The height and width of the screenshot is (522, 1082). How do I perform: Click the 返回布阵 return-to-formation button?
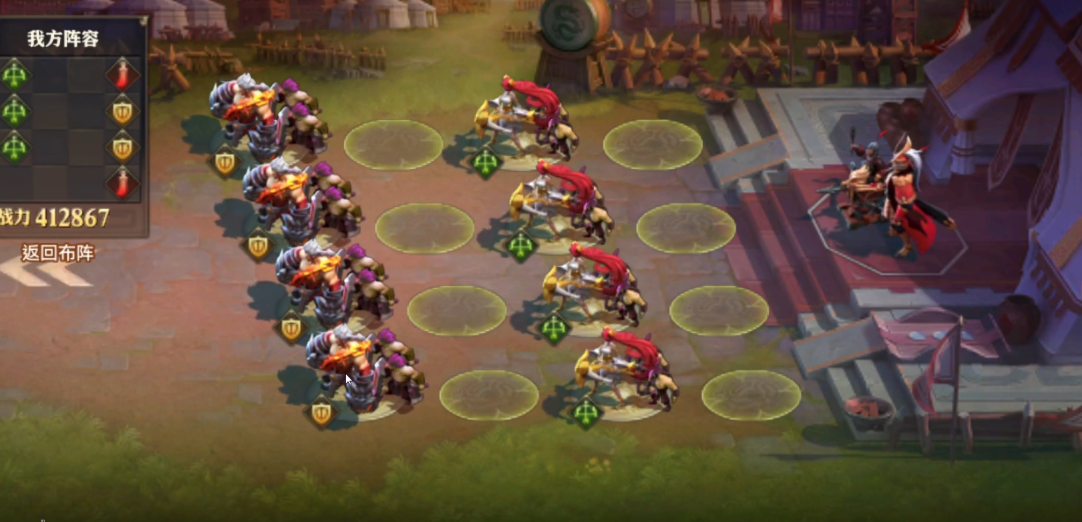click(x=57, y=255)
